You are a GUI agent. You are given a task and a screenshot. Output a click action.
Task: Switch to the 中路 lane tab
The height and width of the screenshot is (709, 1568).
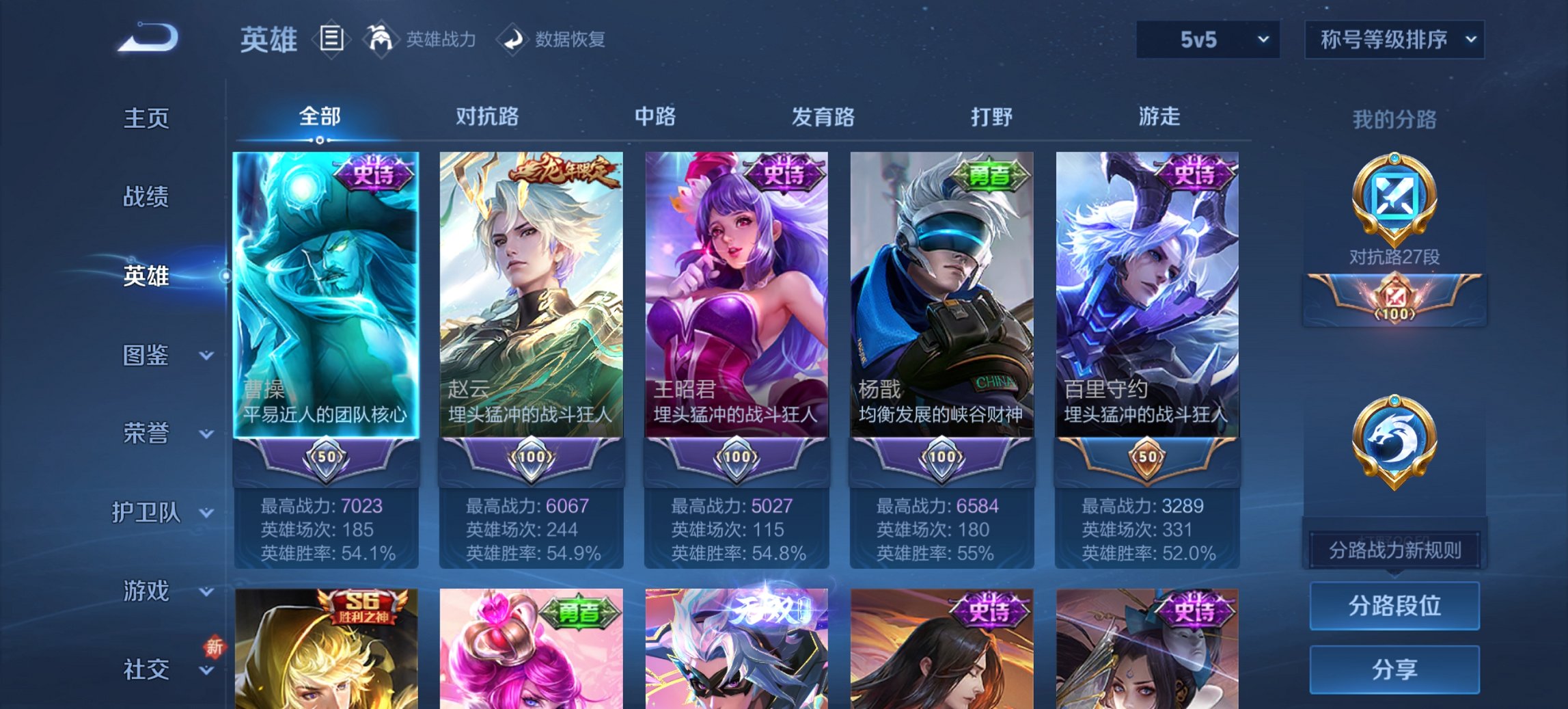point(656,118)
